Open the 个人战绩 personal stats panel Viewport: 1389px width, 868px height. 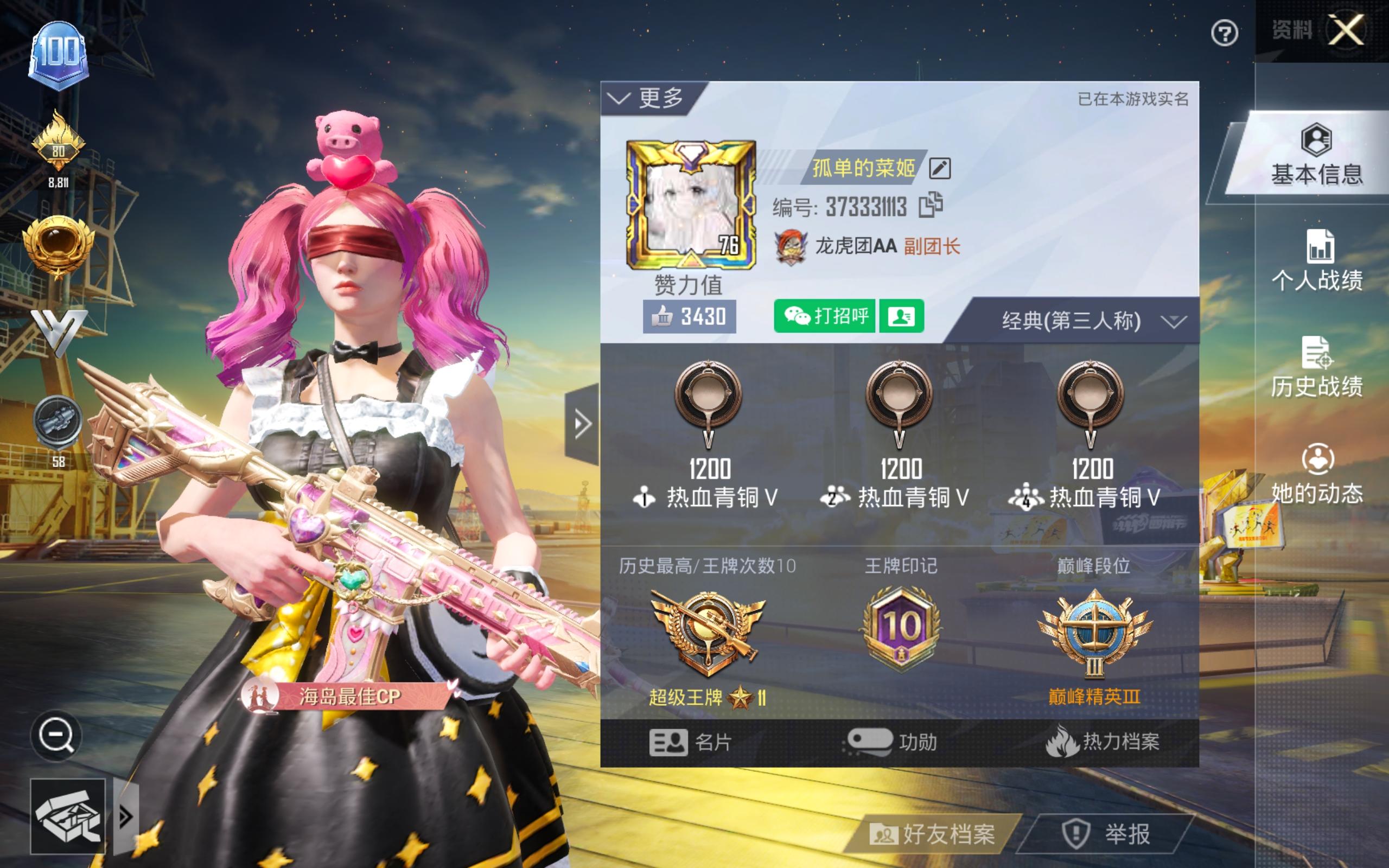click(x=1317, y=264)
